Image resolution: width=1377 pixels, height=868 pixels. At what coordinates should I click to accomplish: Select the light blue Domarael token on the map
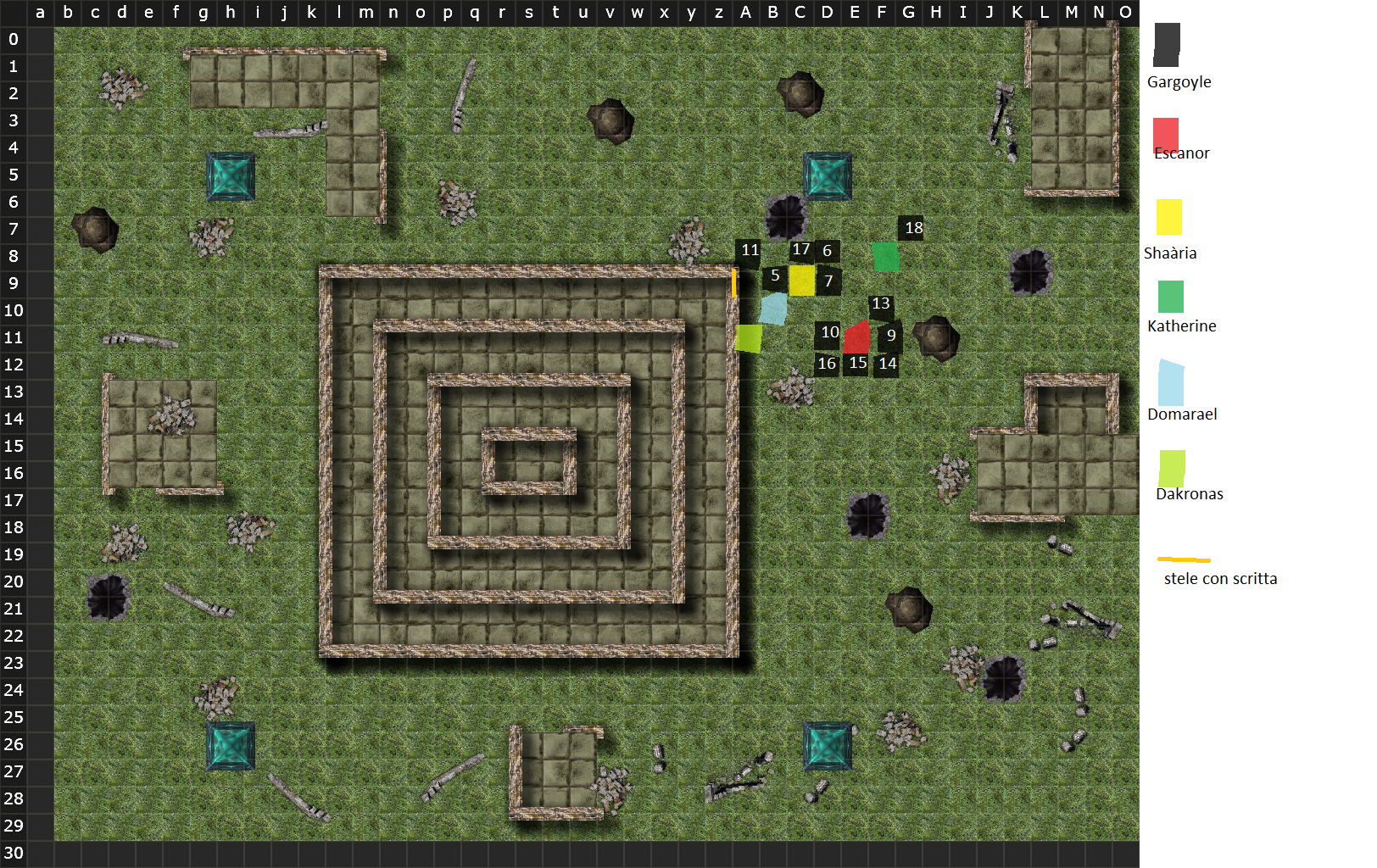coord(773,309)
